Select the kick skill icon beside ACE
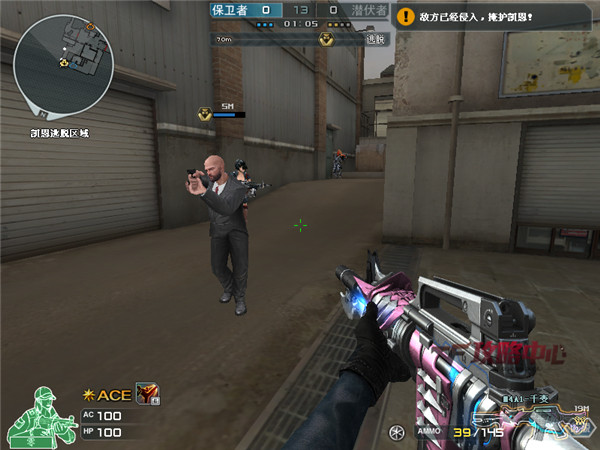This screenshot has width=600, height=450. coord(147,395)
